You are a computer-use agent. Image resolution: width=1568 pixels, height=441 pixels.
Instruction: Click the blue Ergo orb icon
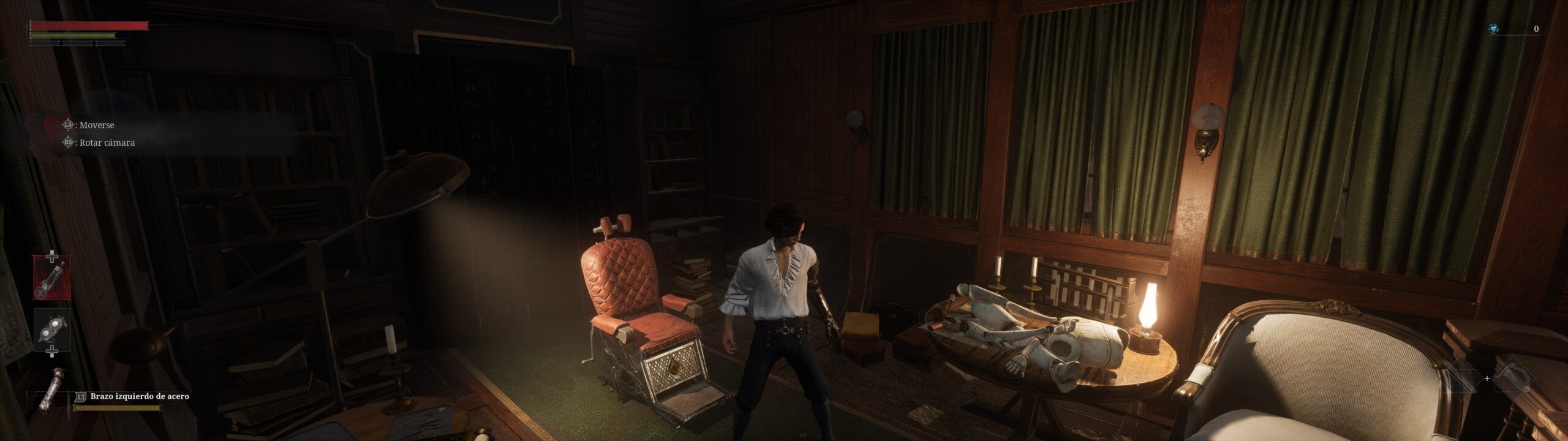pos(1494,29)
